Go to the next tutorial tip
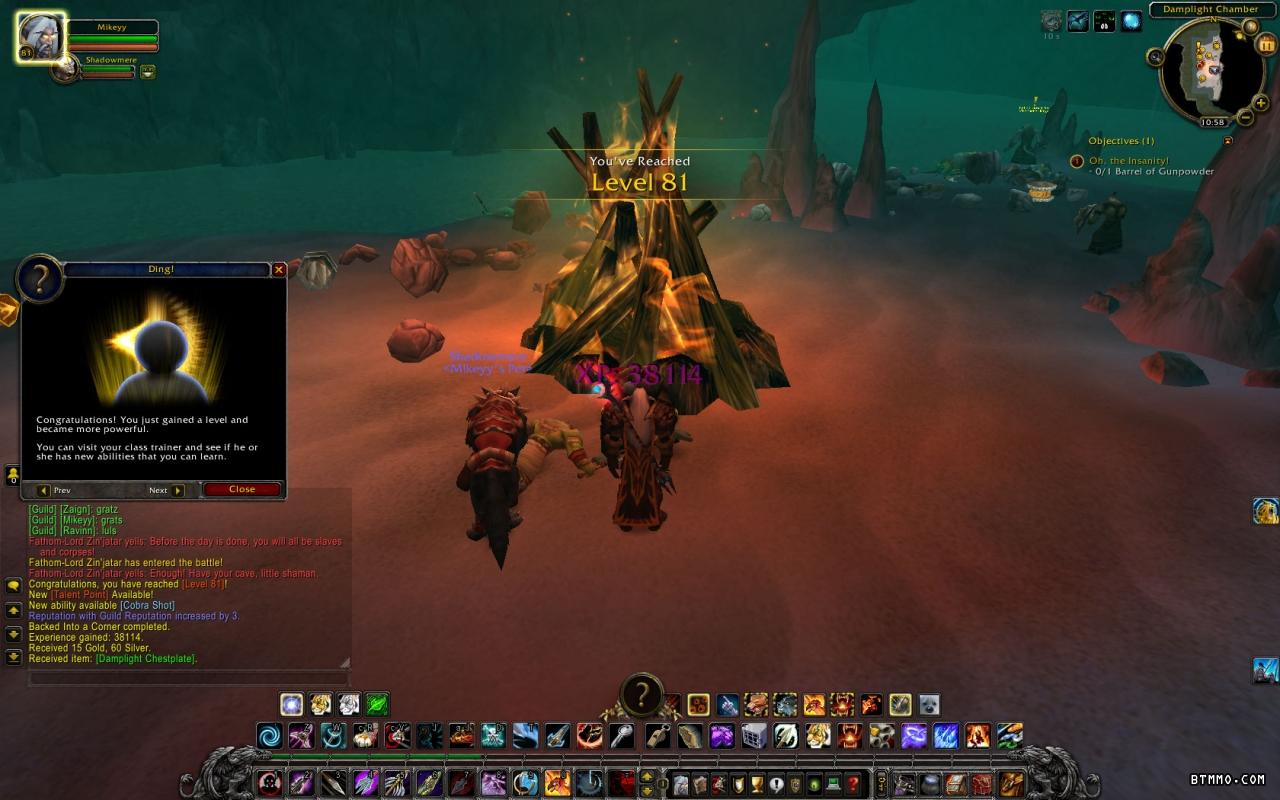The image size is (1280, 800). pos(166,491)
